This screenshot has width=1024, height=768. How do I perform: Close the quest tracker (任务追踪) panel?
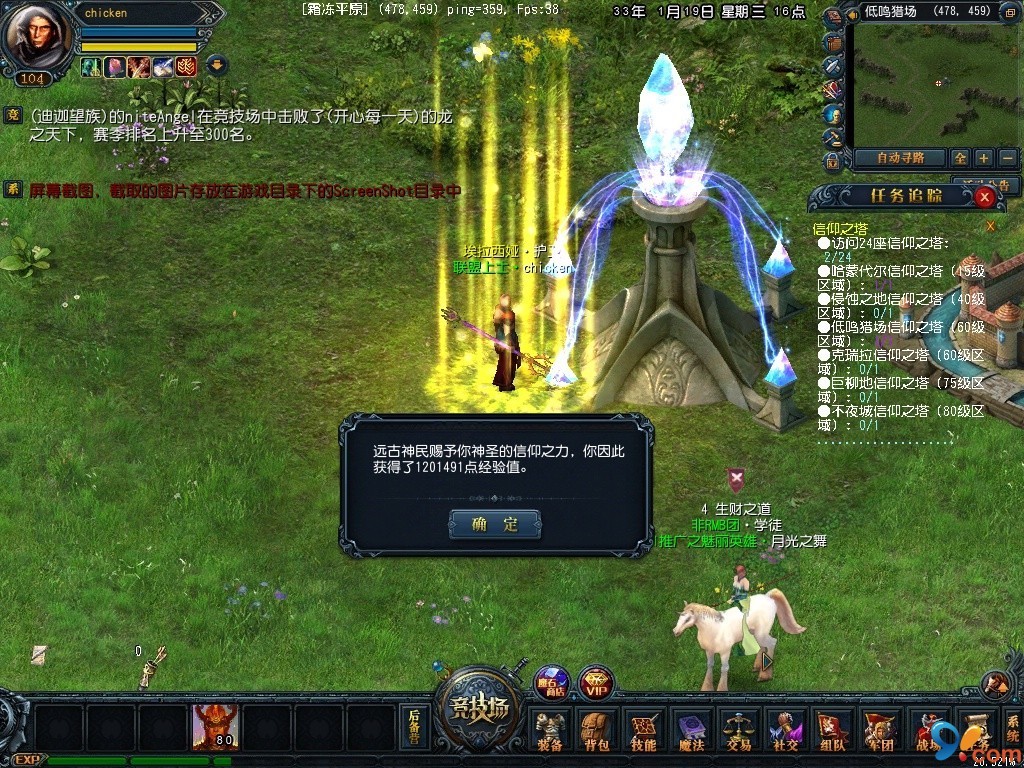[x=985, y=197]
